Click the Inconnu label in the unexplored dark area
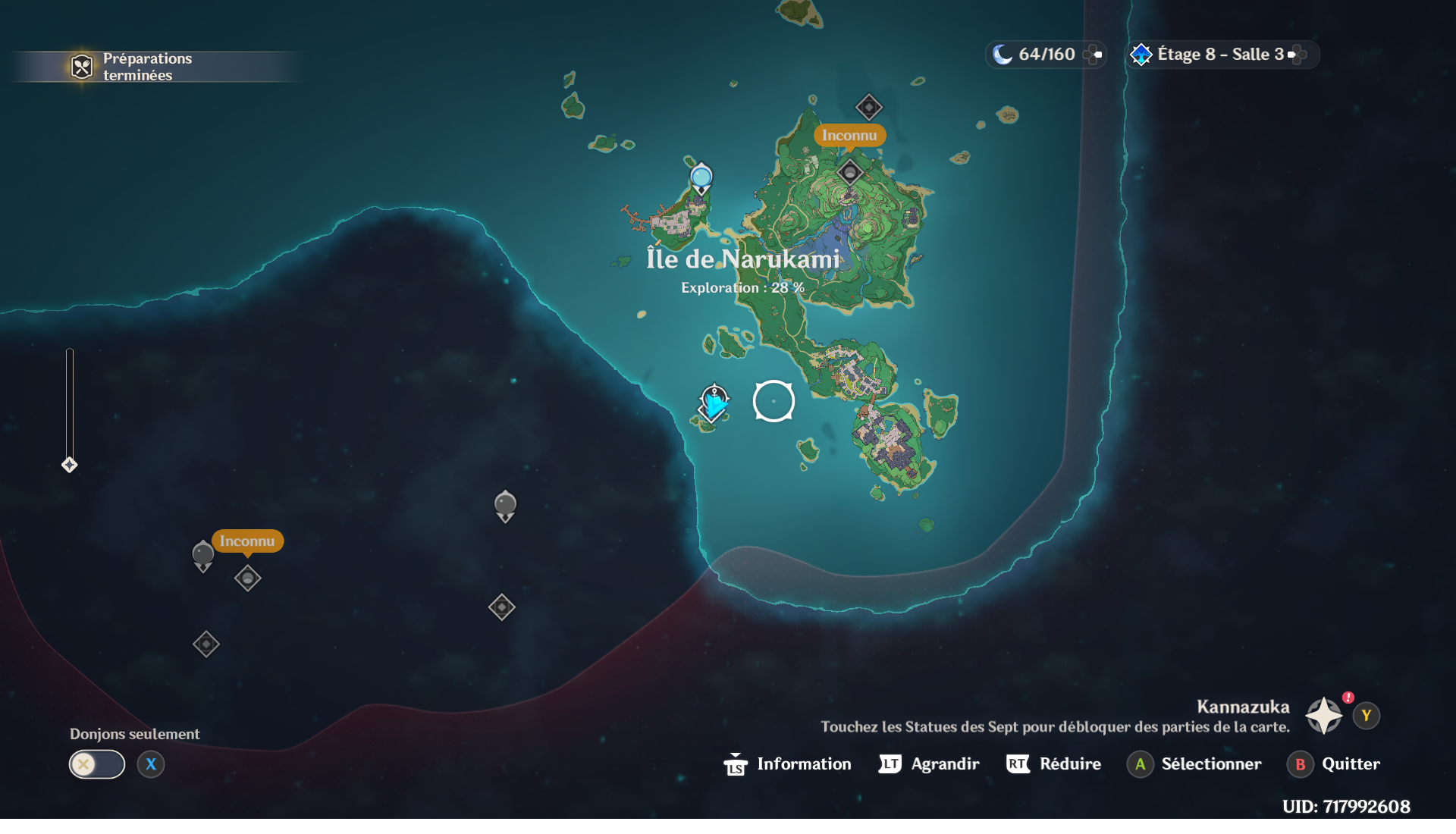Viewport: 1456px width, 834px height. (x=247, y=541)
